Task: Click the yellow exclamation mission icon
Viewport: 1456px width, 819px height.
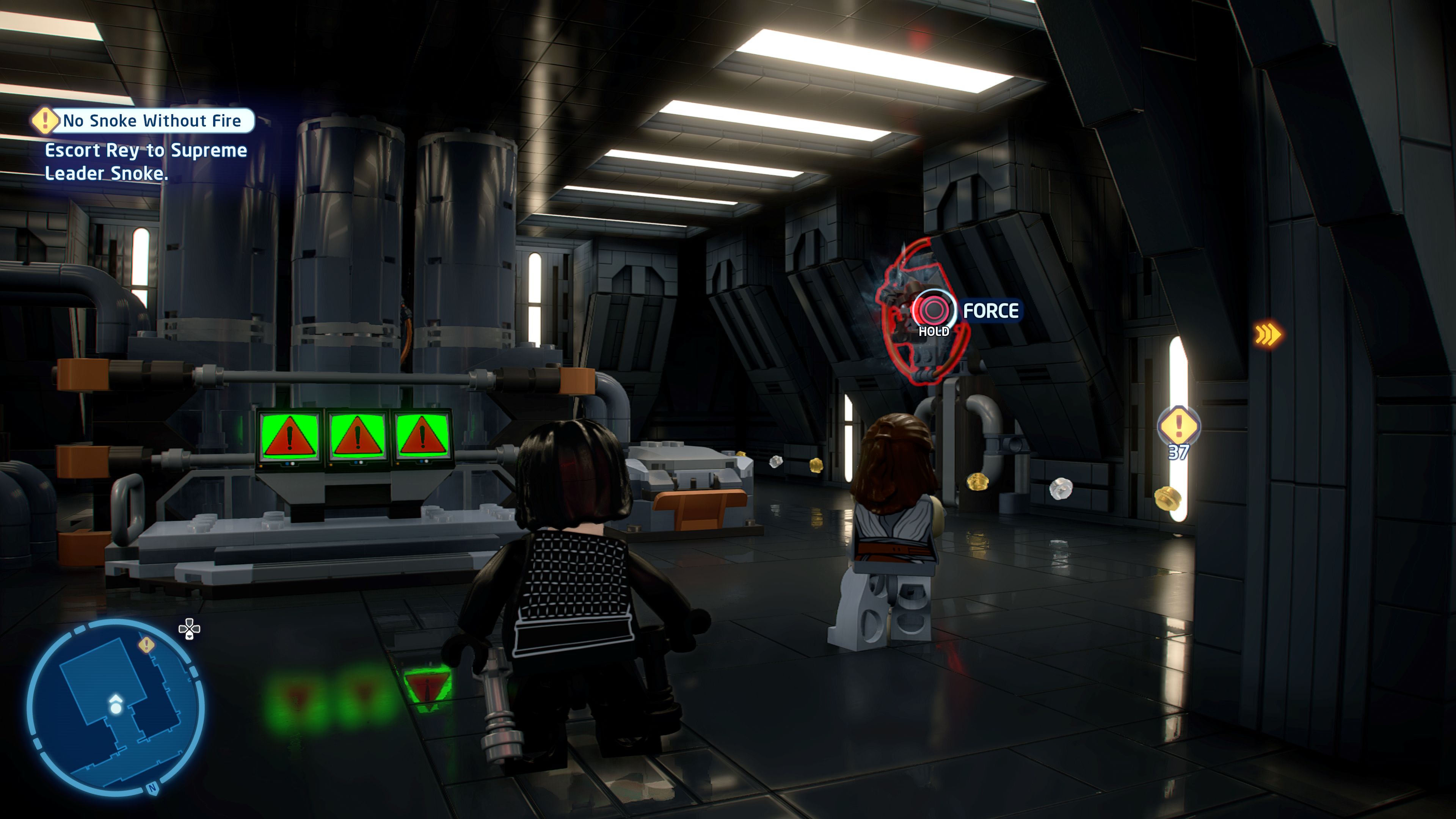Action: [x=45, y=121]
